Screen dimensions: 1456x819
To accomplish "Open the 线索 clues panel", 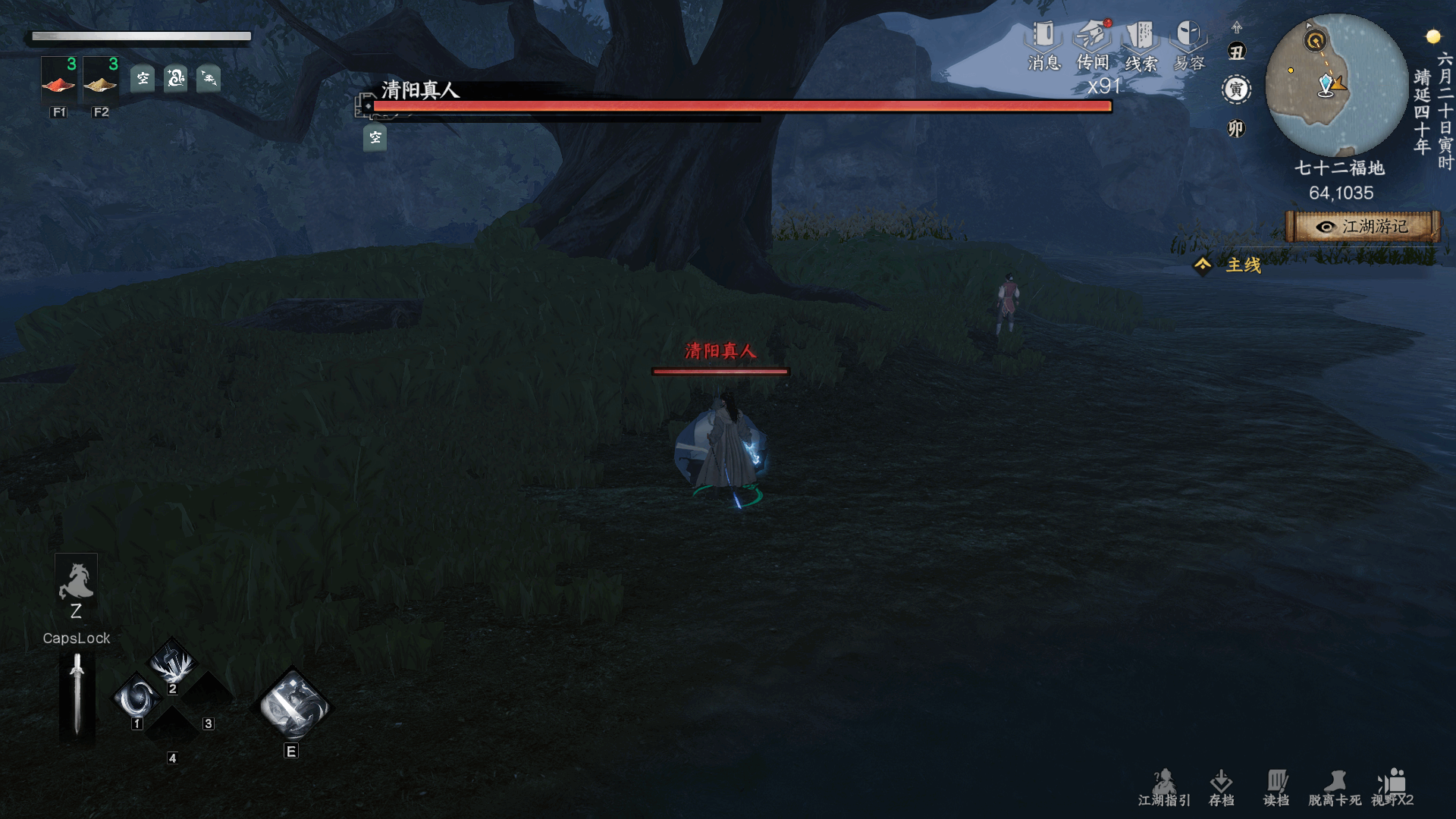I will pyautogui.click(x=1141, y=45).
